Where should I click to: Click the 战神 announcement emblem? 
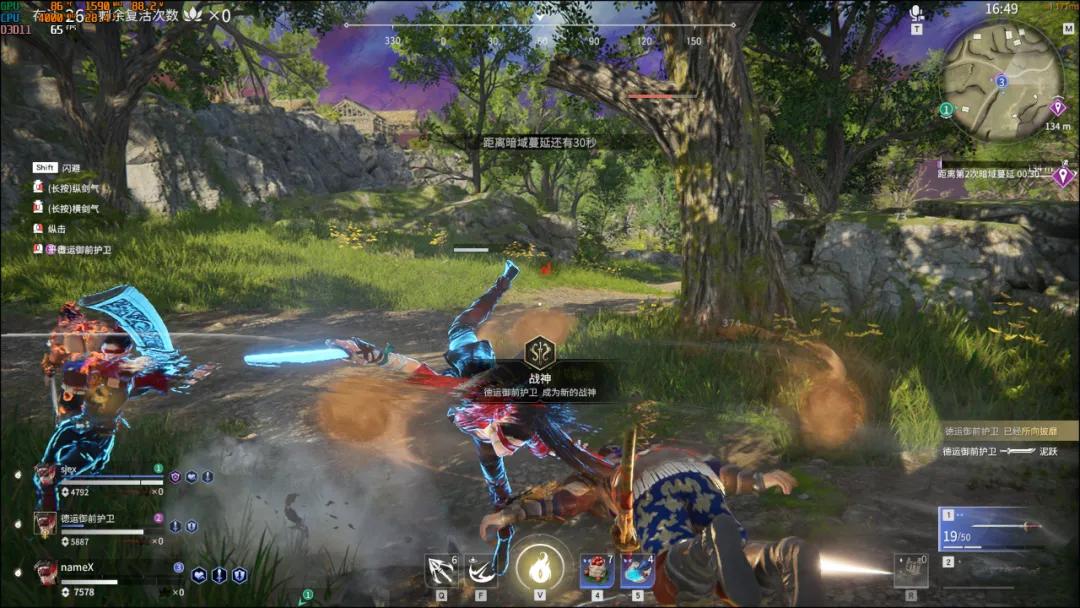click(540, 351)
